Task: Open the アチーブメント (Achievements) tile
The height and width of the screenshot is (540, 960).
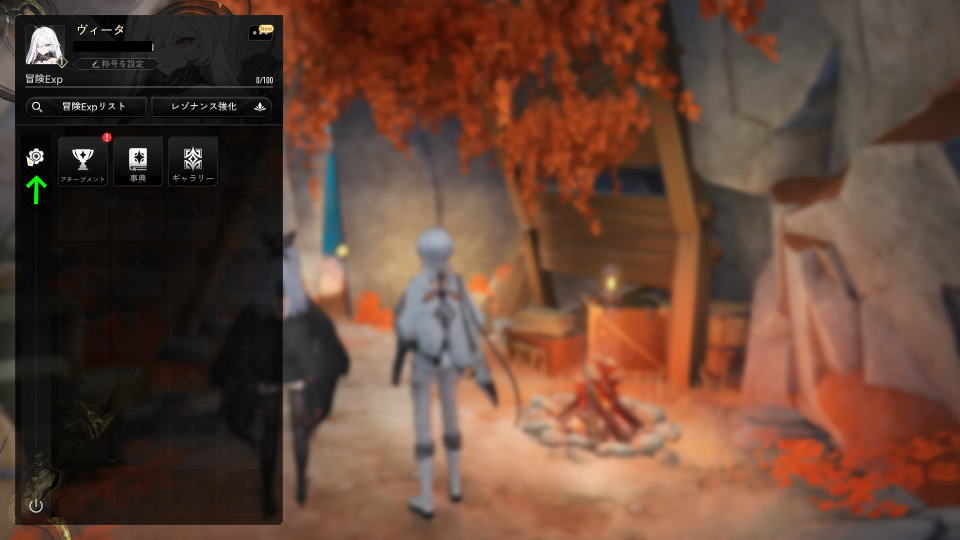Action: coord(82,162)
